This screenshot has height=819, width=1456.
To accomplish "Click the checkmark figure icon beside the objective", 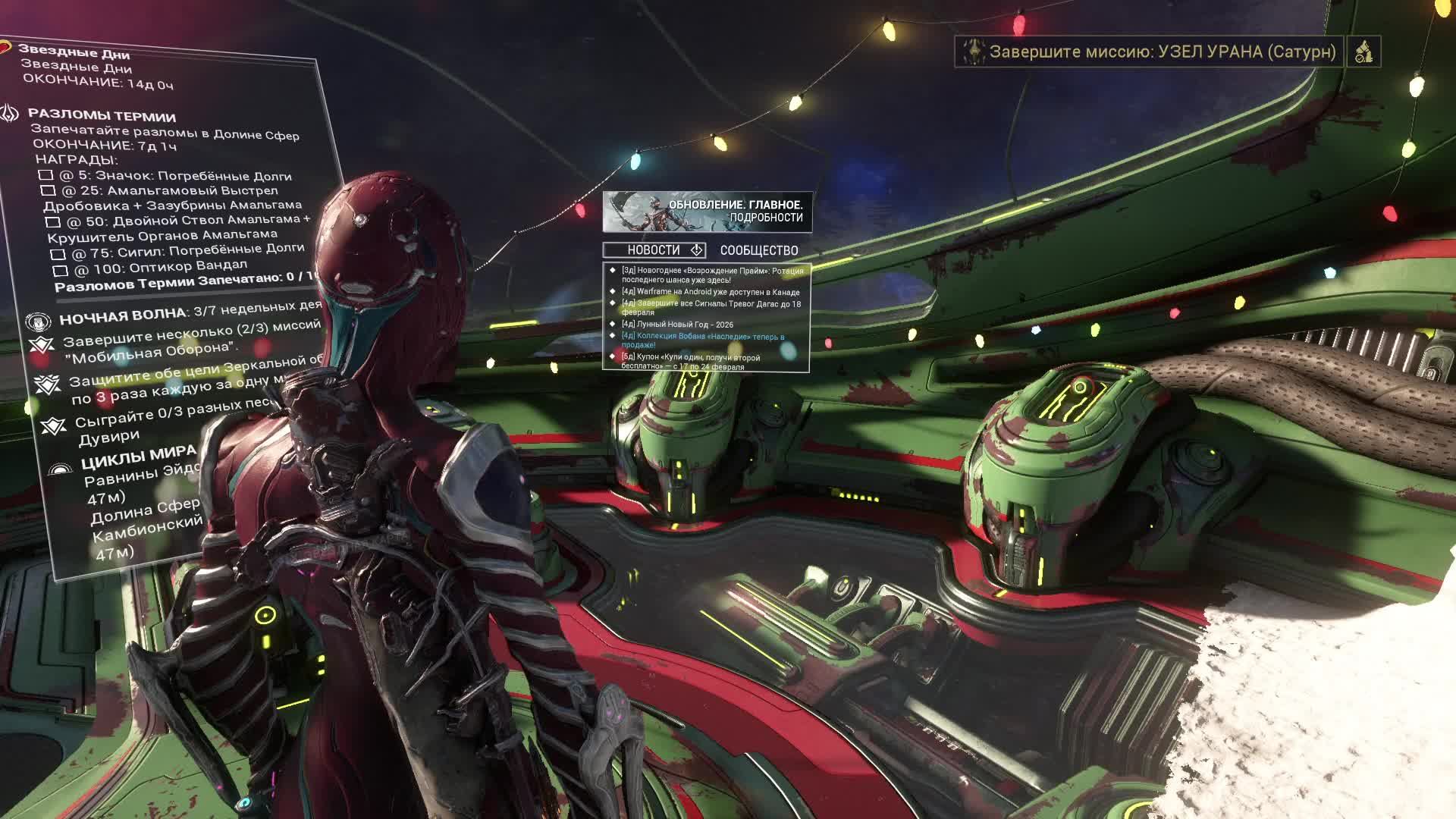I will point(1363,52).
